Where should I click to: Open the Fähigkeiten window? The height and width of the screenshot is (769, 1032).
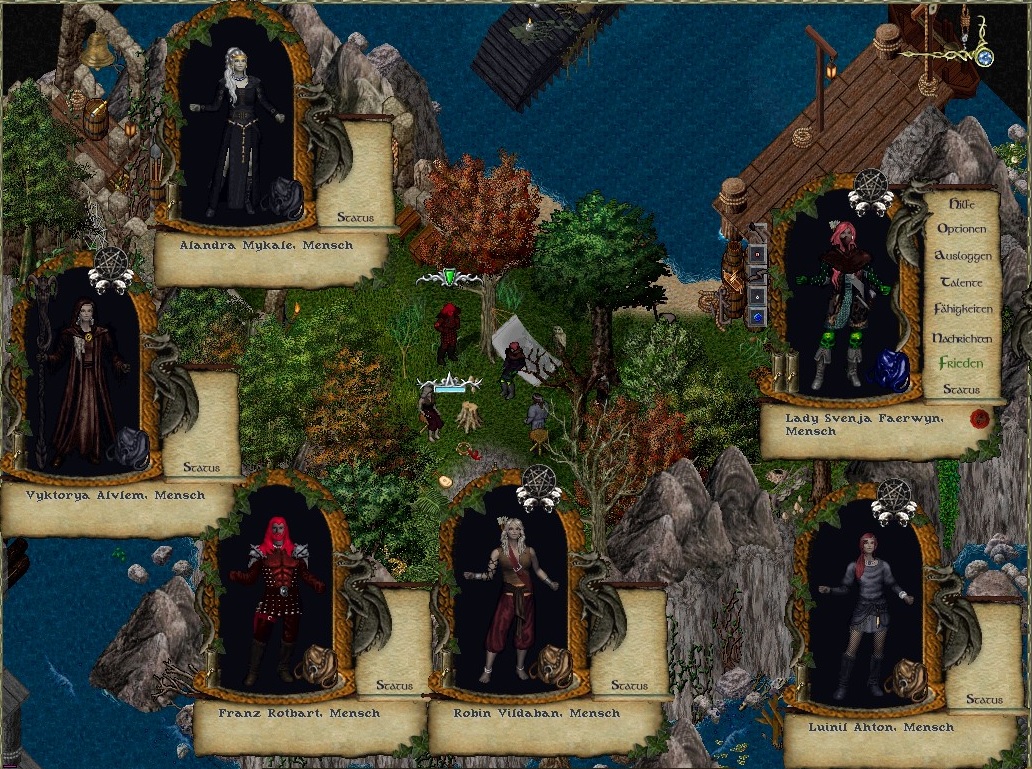tap(961, 310)
